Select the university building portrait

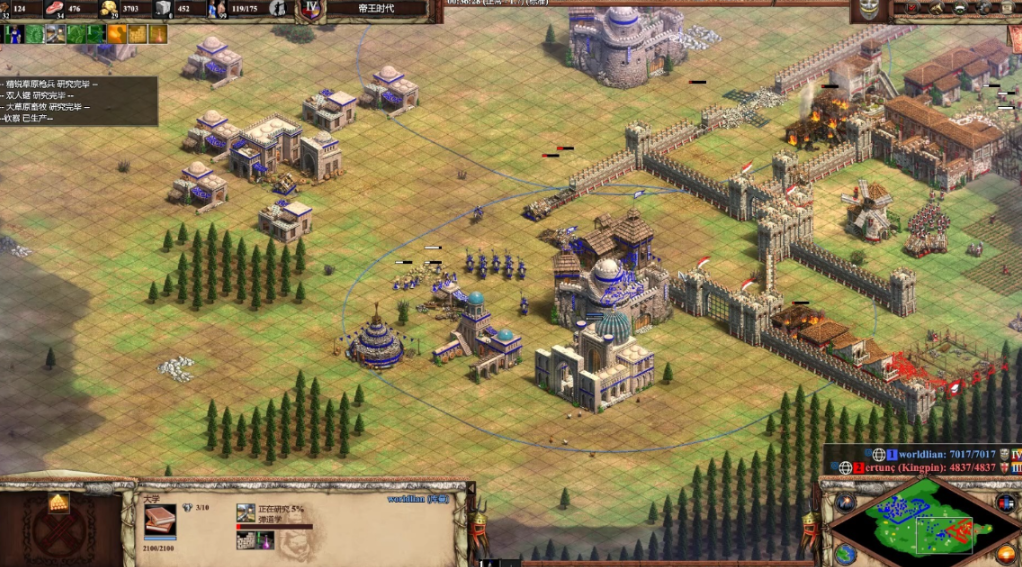(x=160, y=518)
